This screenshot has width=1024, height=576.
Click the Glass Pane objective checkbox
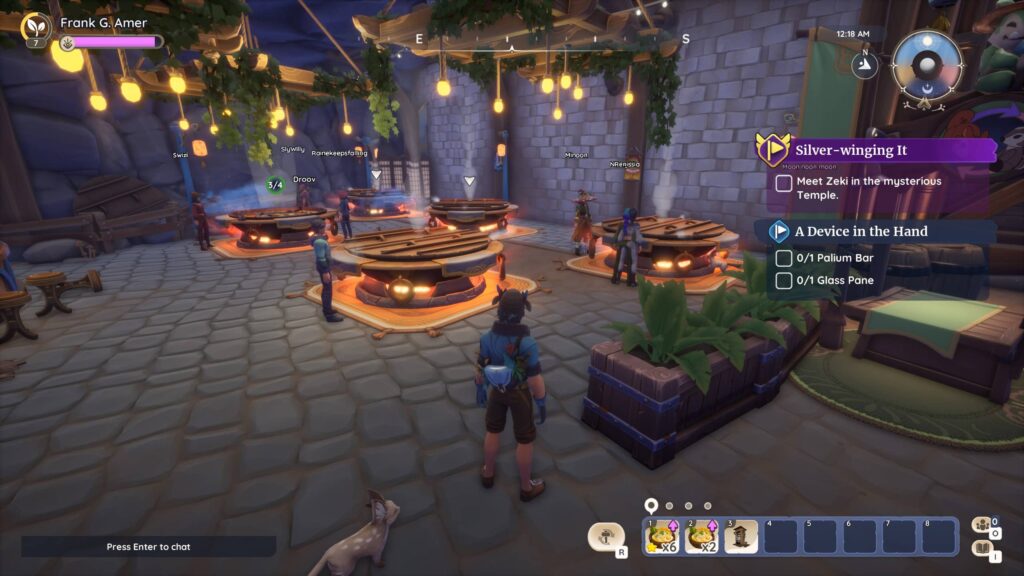coord(784,281)
